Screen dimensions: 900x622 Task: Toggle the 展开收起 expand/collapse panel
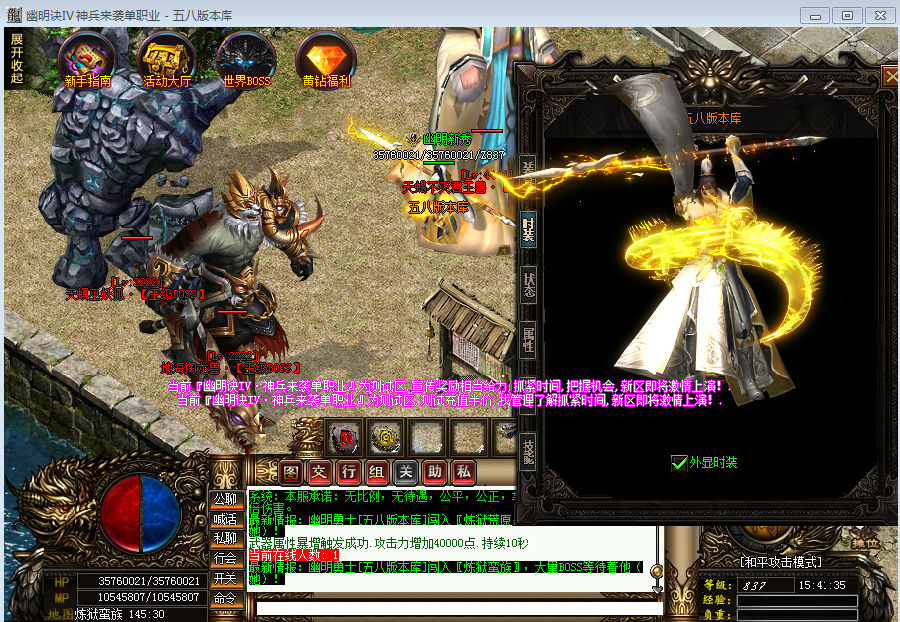[16, 58]
